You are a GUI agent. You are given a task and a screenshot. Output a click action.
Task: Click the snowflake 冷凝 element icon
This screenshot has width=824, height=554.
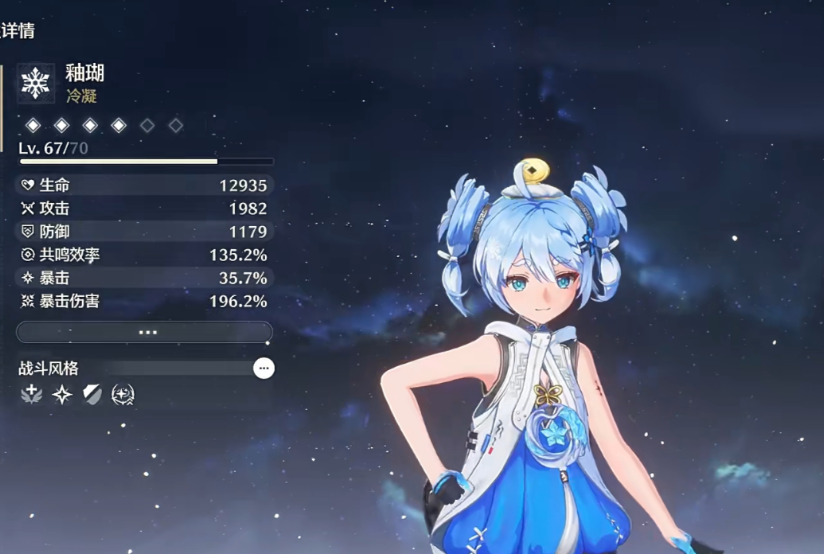pos(36,83)
